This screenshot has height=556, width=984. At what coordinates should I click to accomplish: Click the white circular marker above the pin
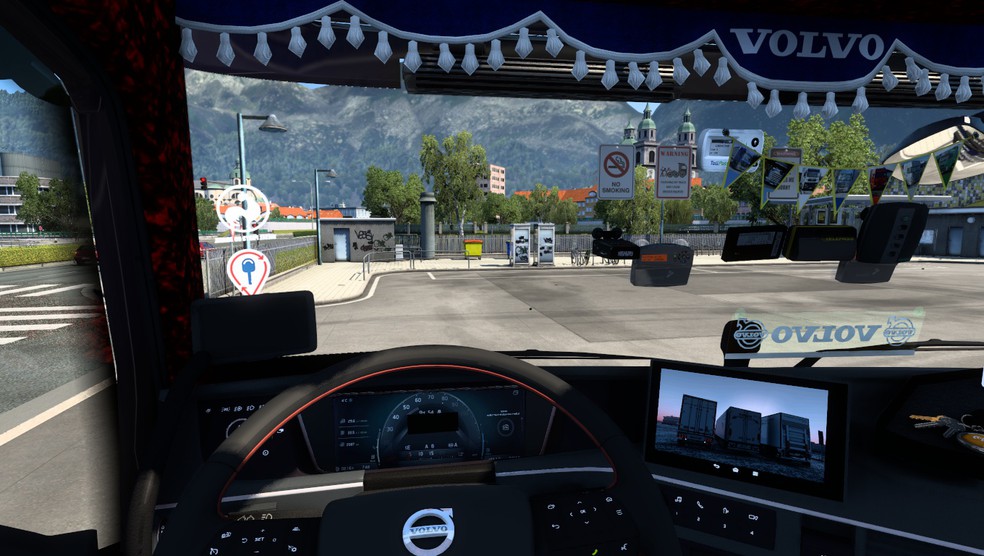(x=243, y=208)
